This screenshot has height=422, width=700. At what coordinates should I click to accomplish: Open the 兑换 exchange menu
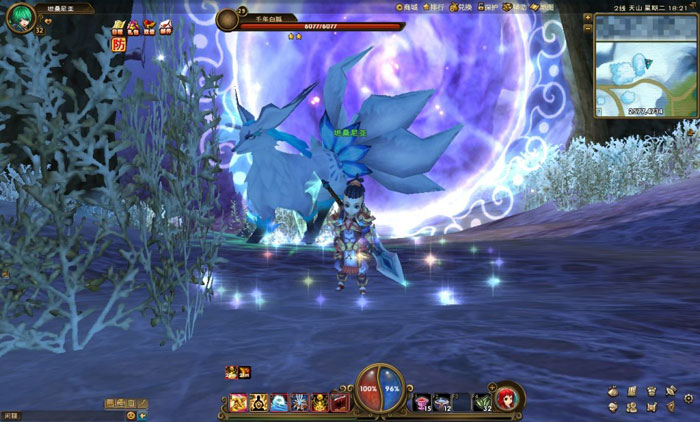pyautogui.click(x=465, y=7)
